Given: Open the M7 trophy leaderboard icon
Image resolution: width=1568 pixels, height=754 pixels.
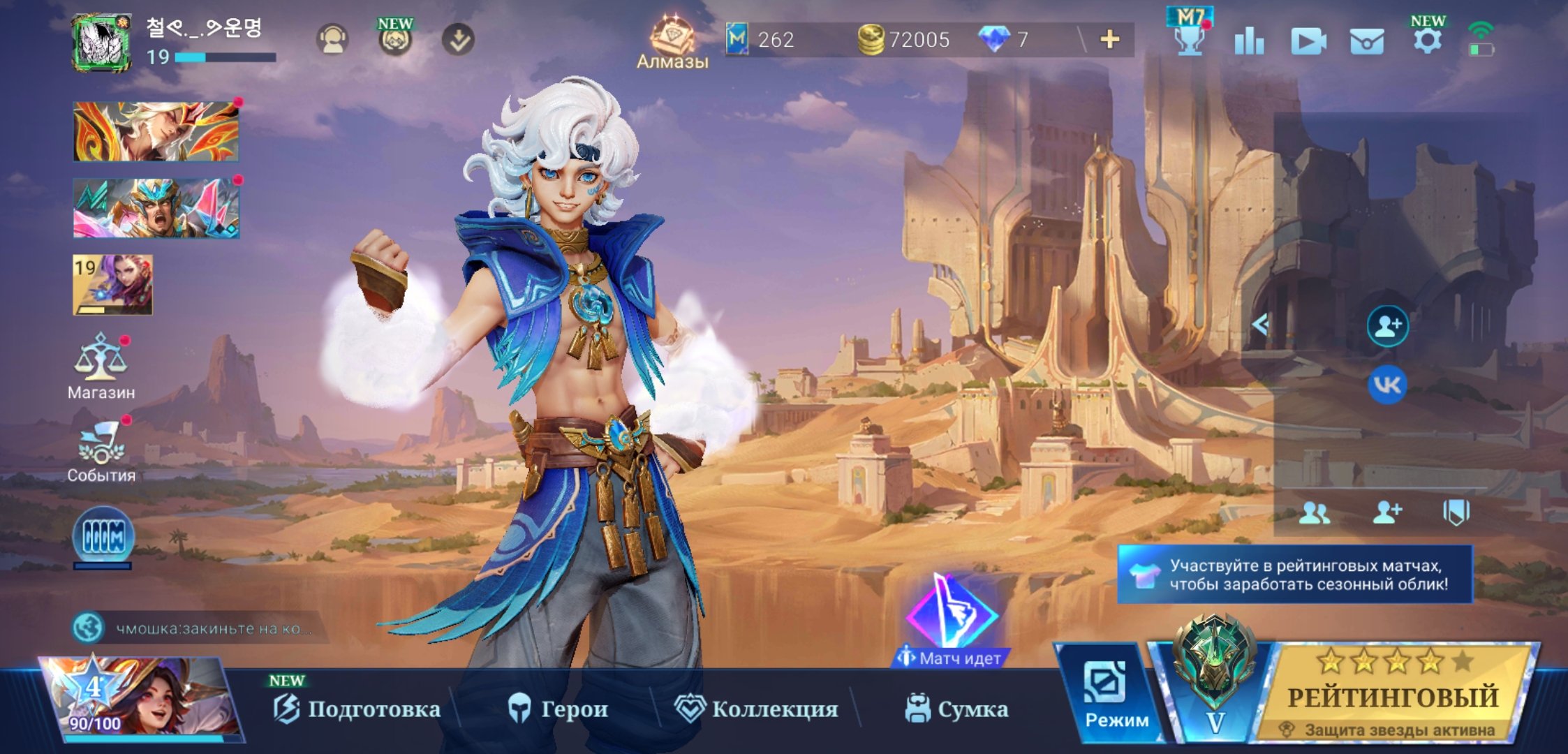Looking at the screenshot, I should click(x=1192, y=38).
